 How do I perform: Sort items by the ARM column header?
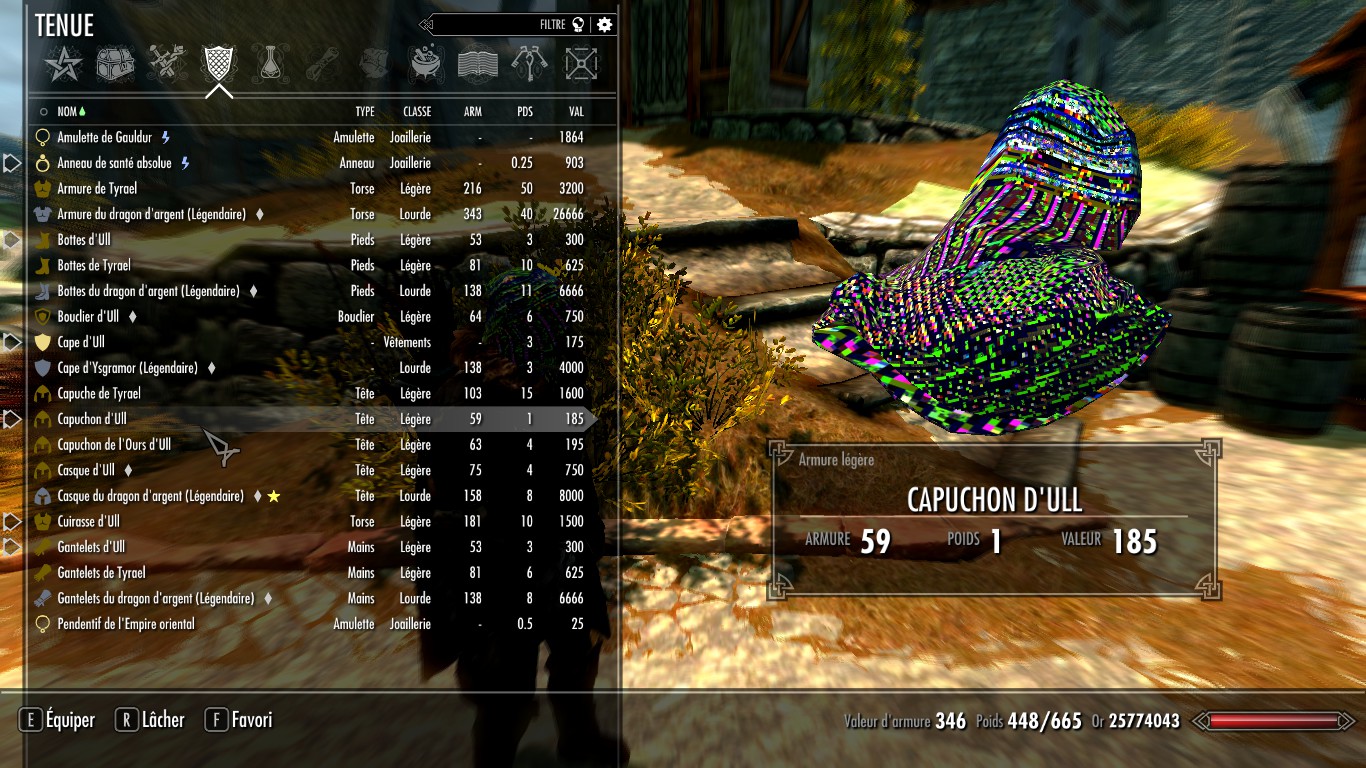[x=472, y=112]
